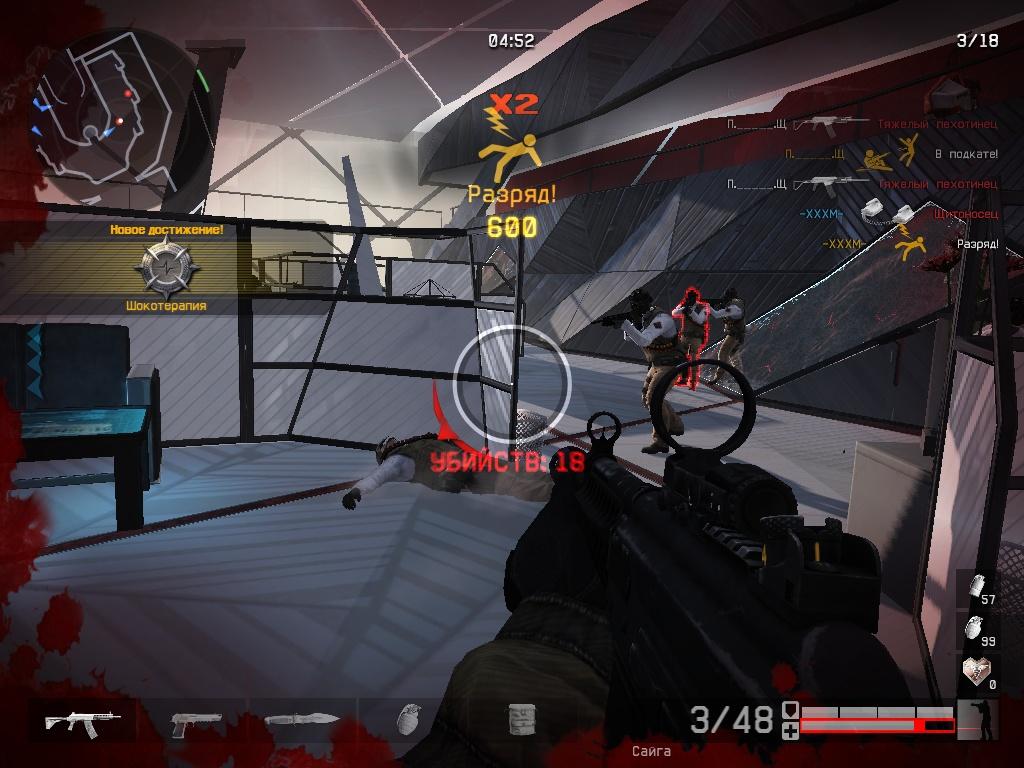Use the heart resurrection token icon
The image size is (1024, 768).
pyautogui.click(x=976, y=670)
